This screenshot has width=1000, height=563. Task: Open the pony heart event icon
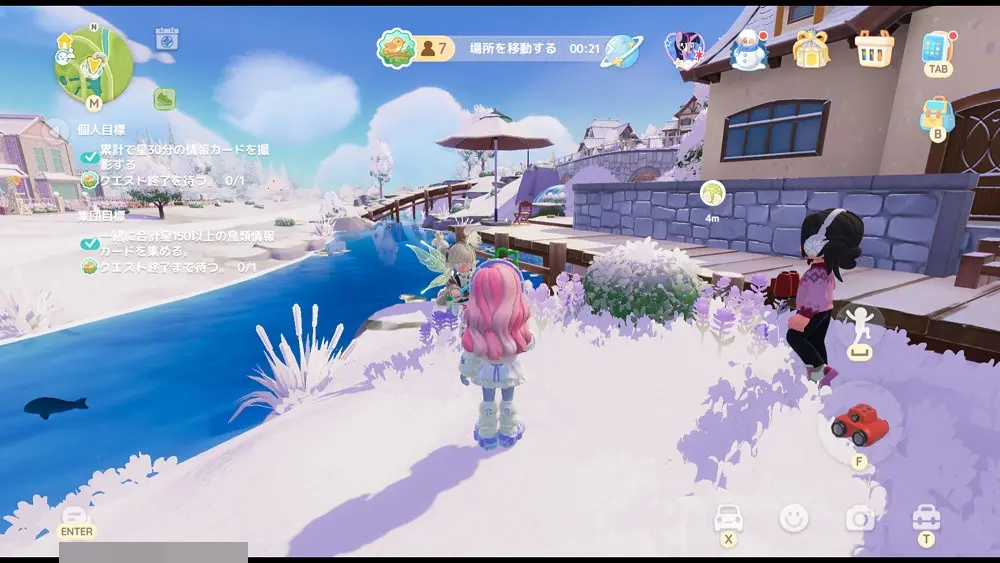coord(684,48)
